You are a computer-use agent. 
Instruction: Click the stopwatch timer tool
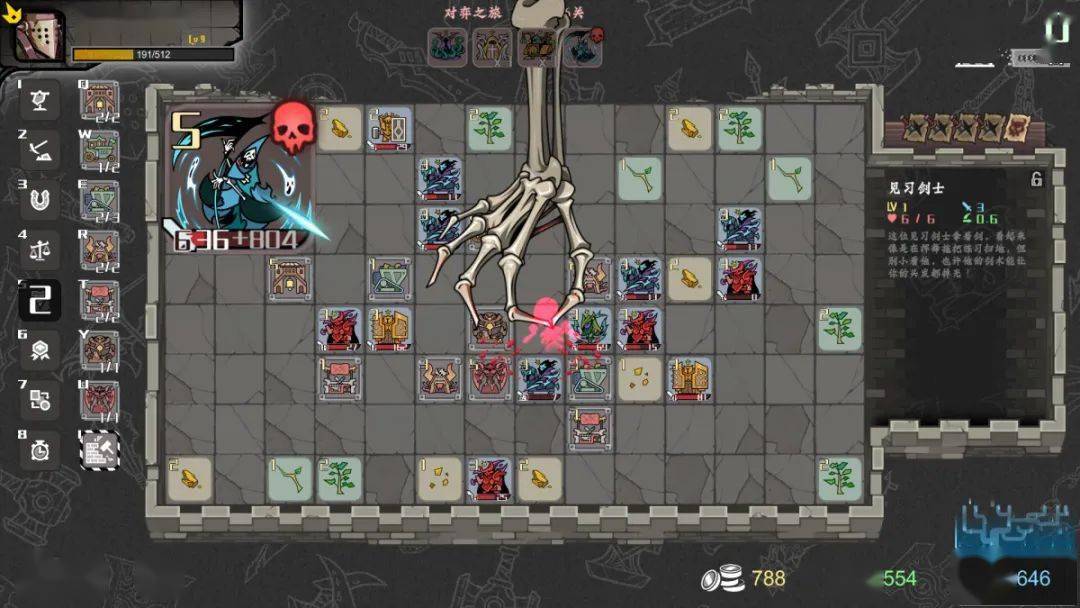[x=40, y=450]
